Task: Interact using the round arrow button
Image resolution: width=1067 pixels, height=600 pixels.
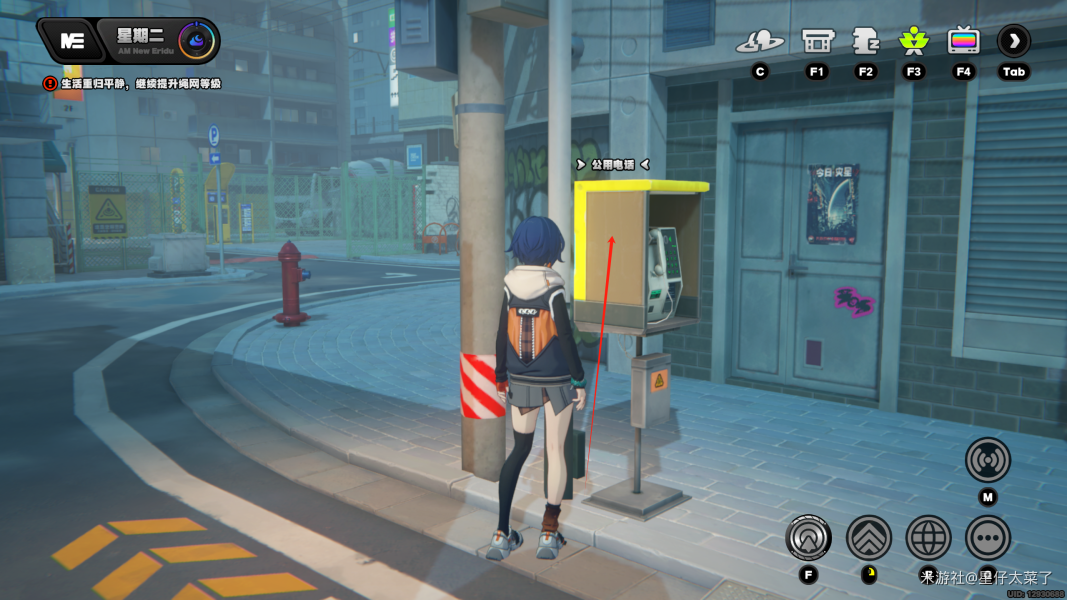Action: (808, 538)
